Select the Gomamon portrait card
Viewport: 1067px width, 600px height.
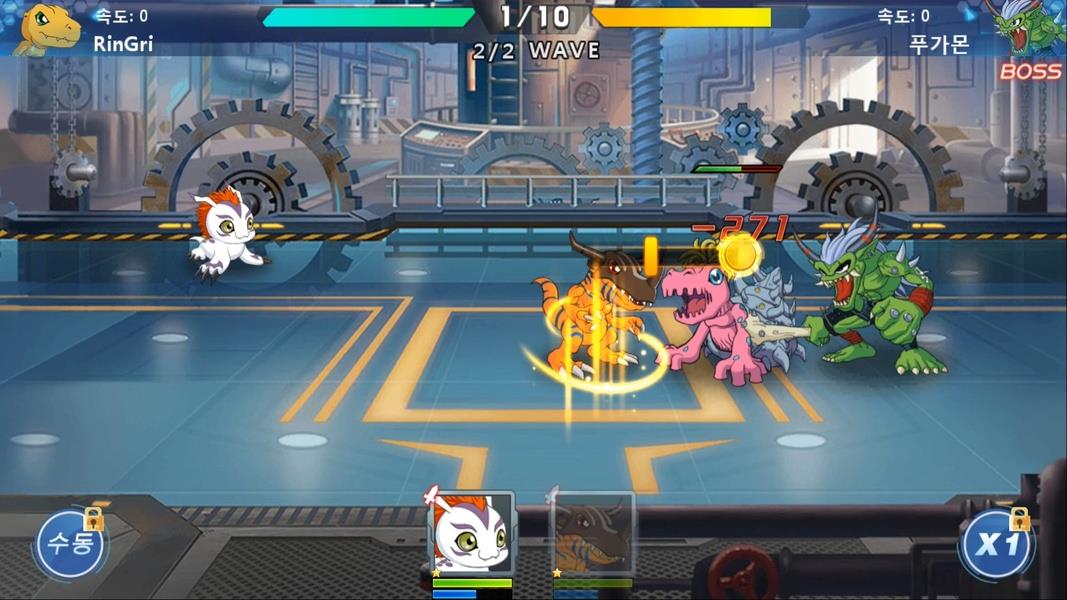(471, 533)
